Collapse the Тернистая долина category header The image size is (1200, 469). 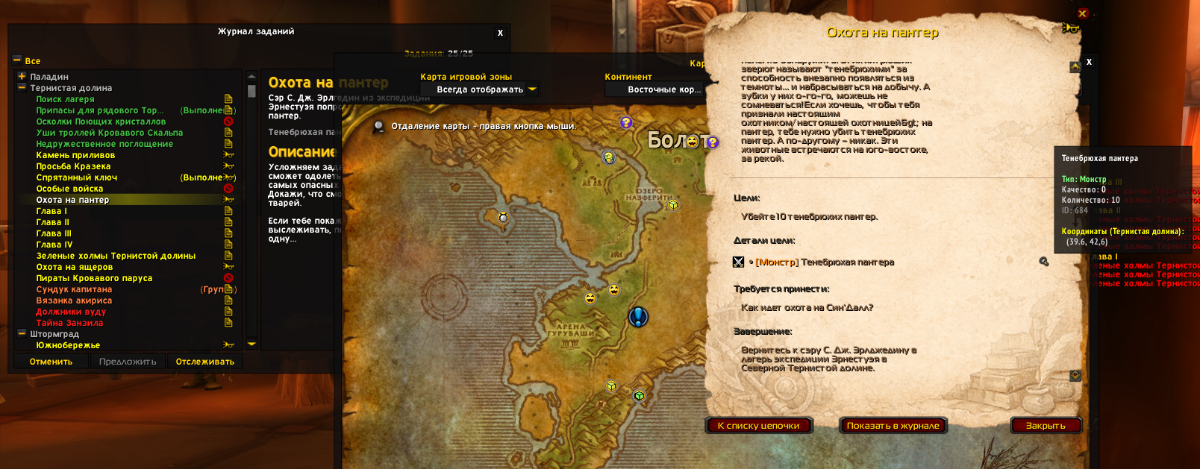coord(21,88)
